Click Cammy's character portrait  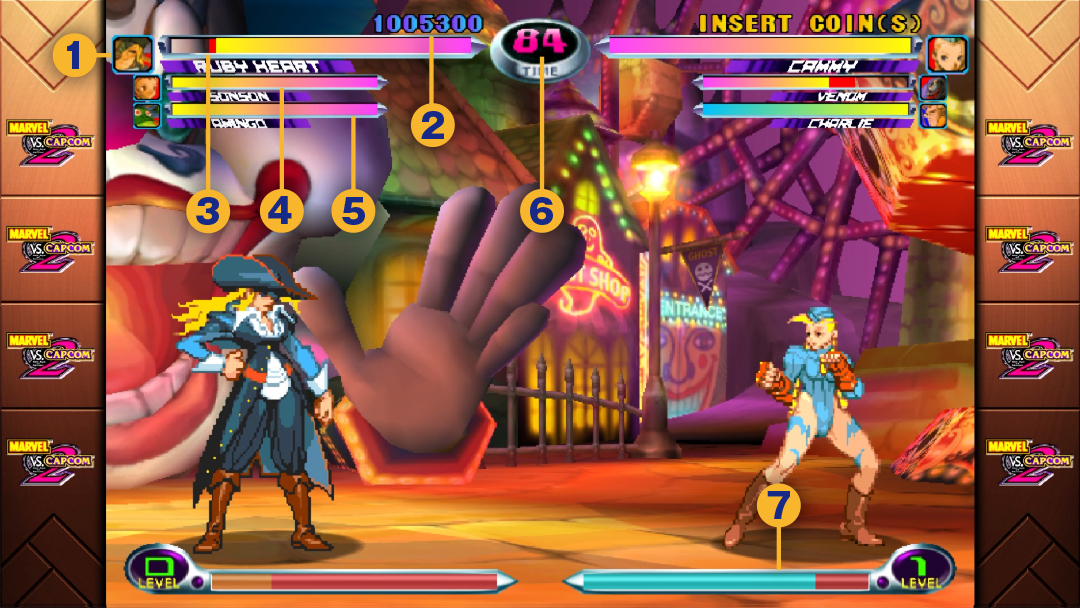pyautogui.click(x=945, y=54)
